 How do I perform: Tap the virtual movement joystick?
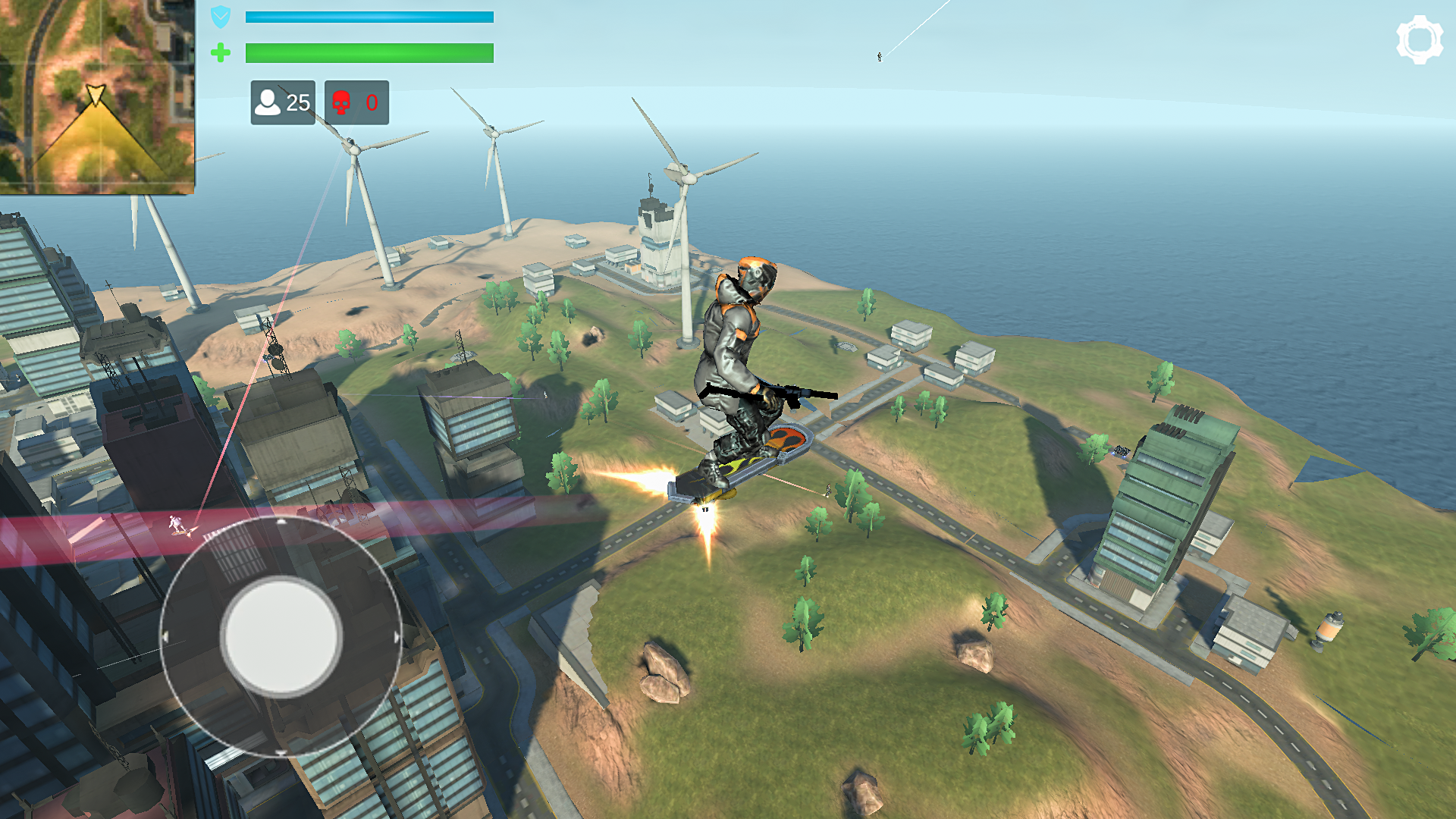point(282,637)
